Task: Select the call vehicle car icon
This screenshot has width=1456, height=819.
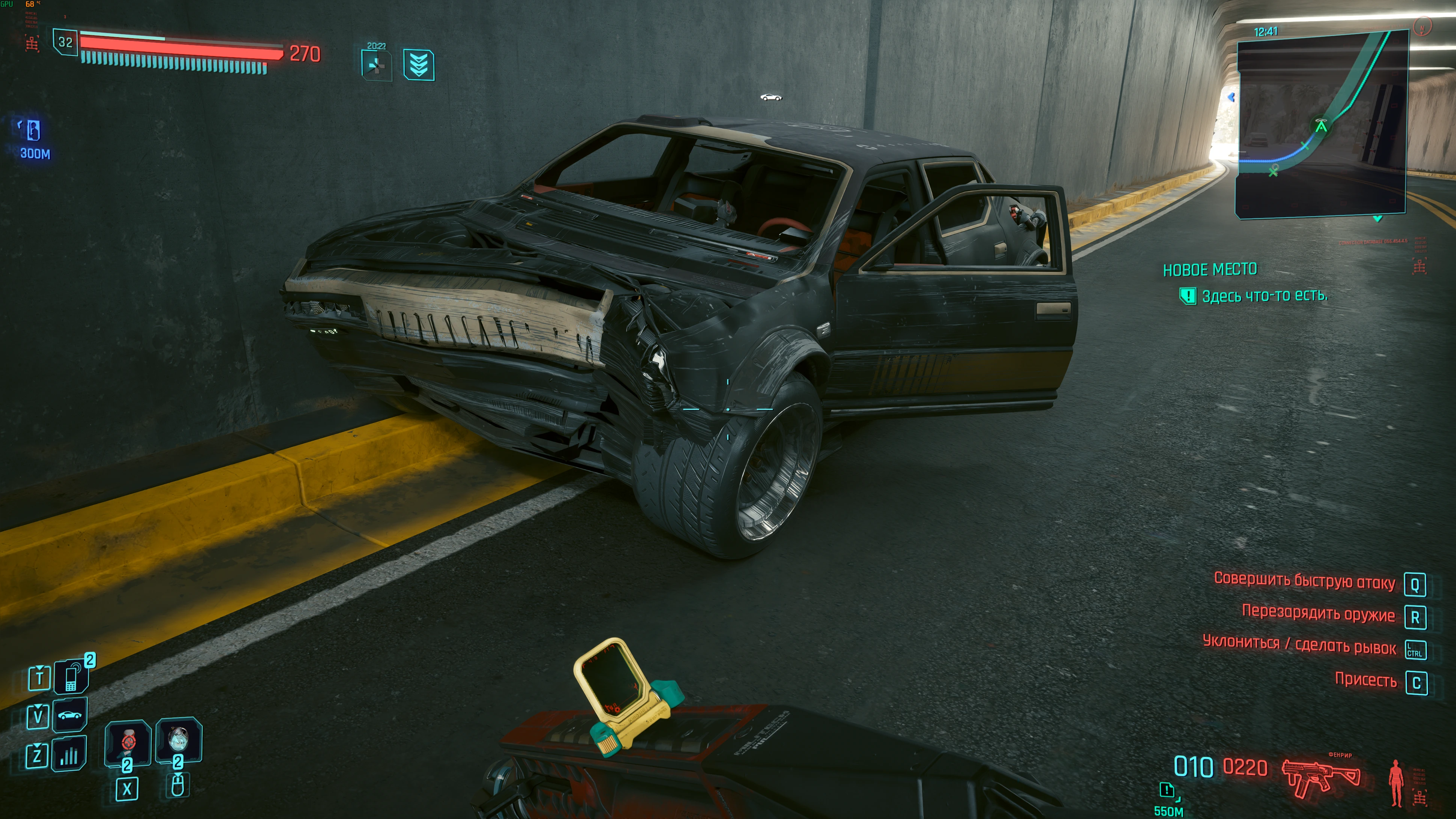Action: pos(69,716)
